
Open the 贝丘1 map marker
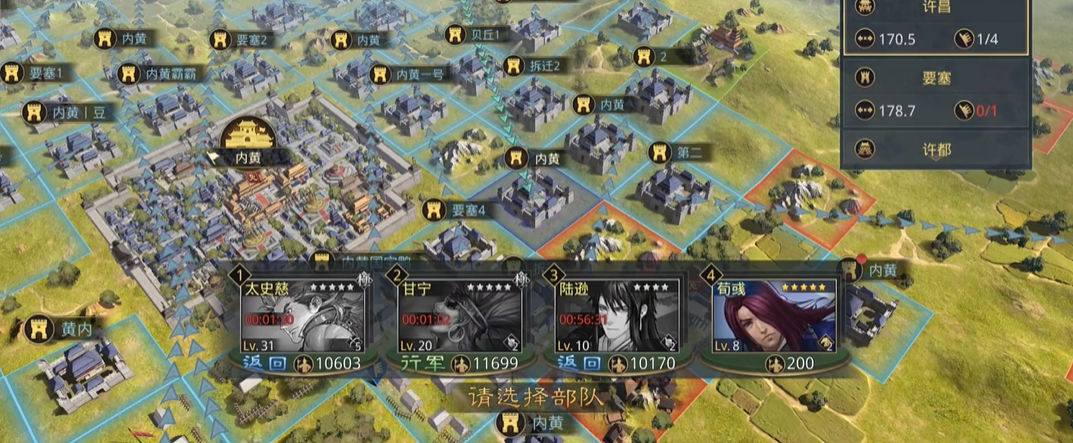479,34
